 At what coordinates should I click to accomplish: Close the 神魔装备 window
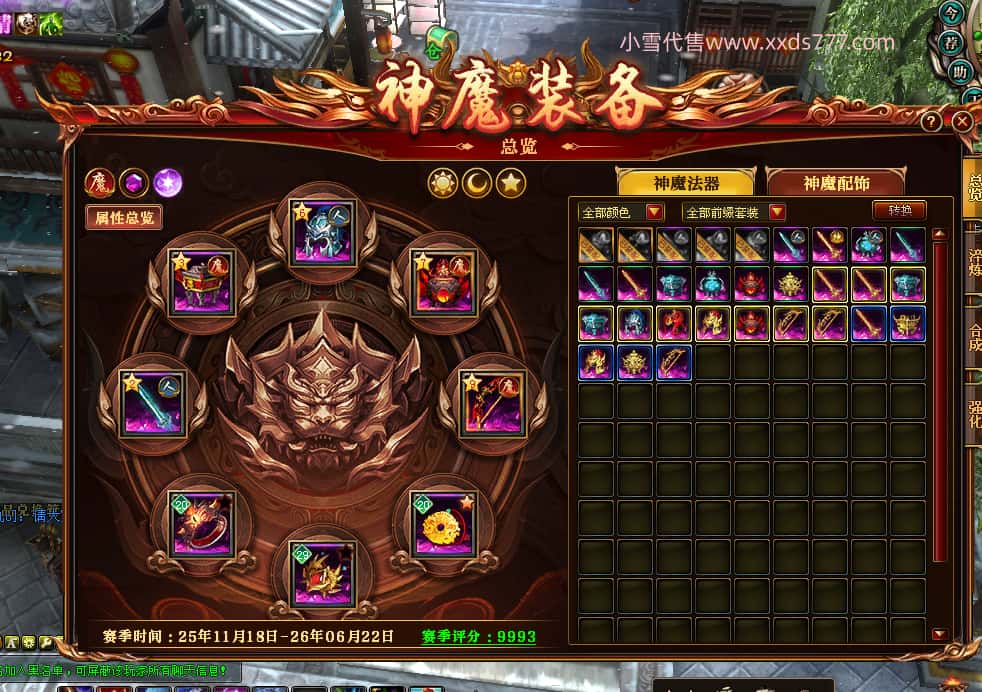coord(962,122)
